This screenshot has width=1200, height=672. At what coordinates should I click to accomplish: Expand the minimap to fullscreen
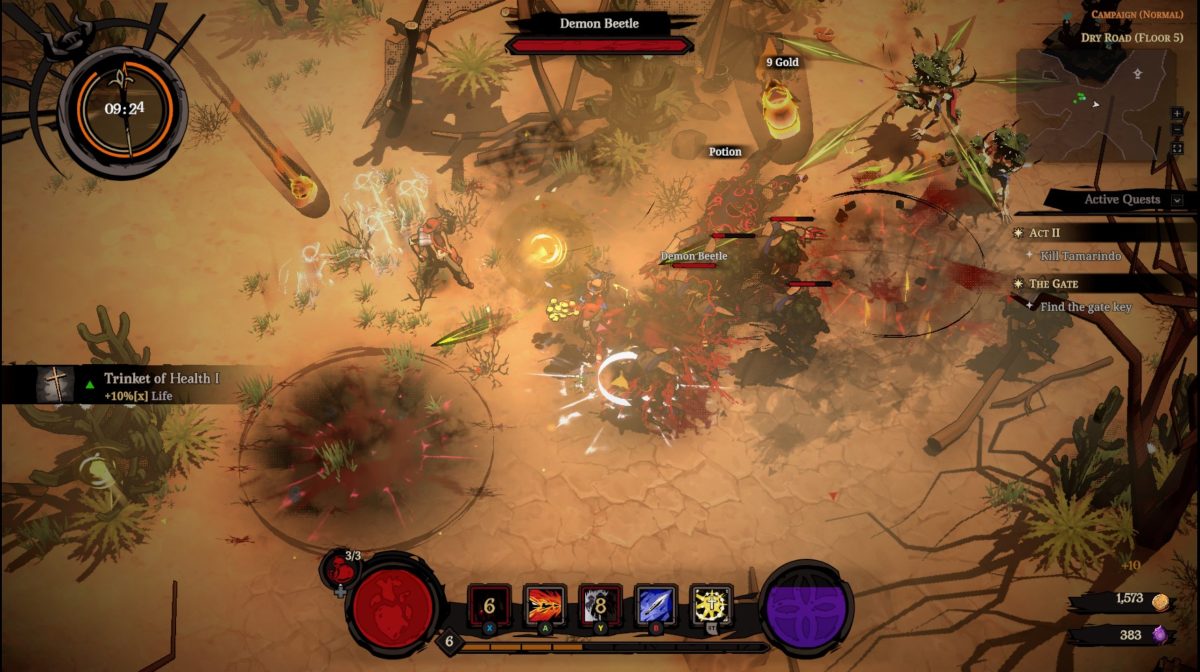pyautogui.click(x=1178, y=148)
